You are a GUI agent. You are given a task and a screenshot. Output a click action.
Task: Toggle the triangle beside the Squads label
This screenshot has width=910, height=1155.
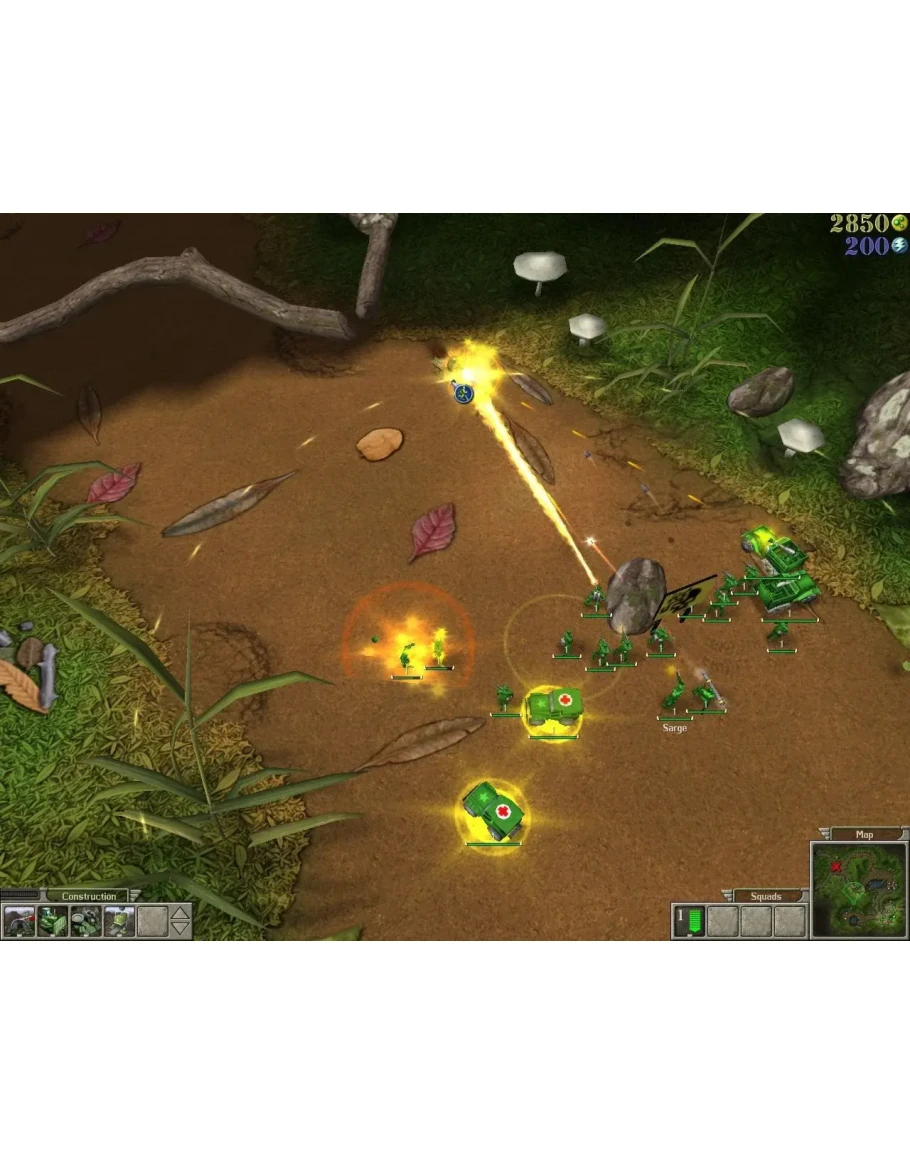click(x=727, y=896)
